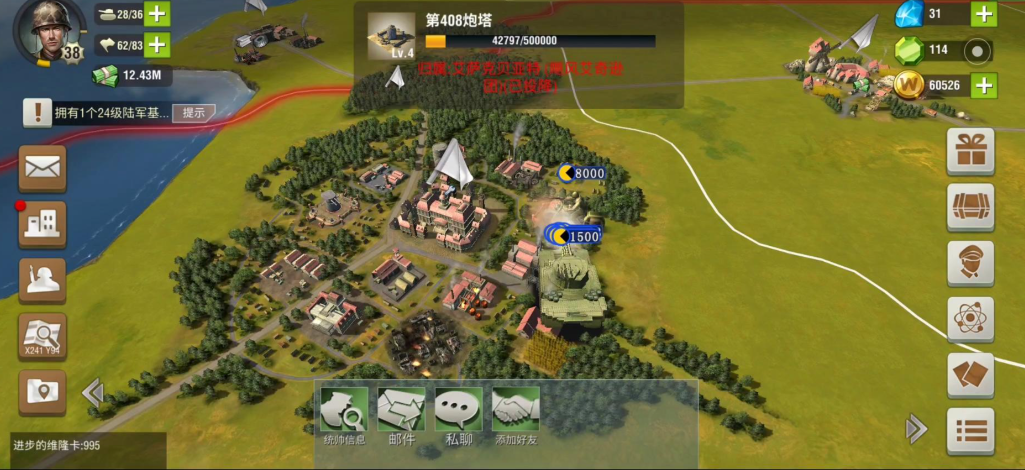The width and height of the screenshot is (1025, 470).
Task: Open the gift box rewards
Action: (970, 153)
